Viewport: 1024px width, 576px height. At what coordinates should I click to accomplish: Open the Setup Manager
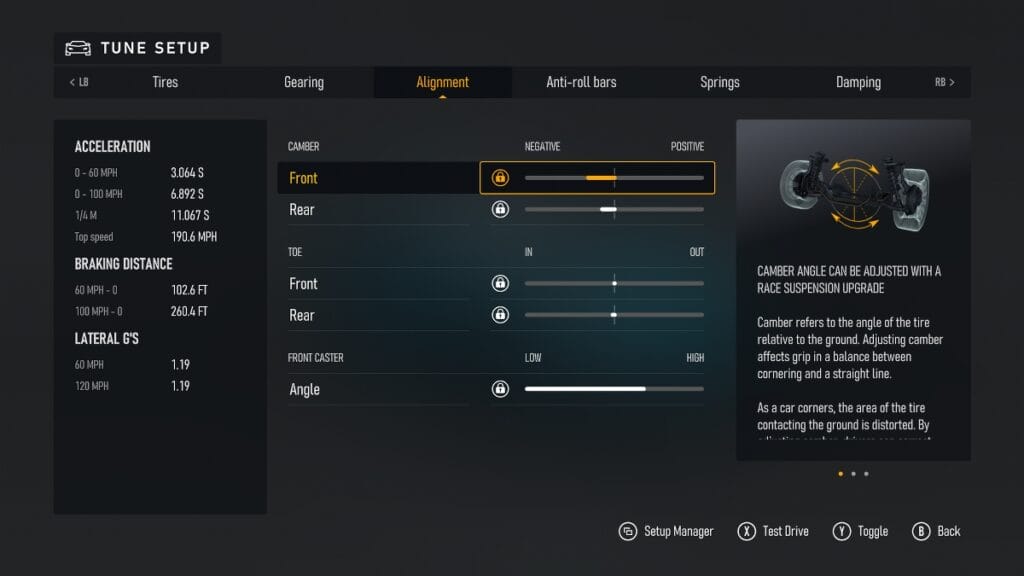[667, 531]
